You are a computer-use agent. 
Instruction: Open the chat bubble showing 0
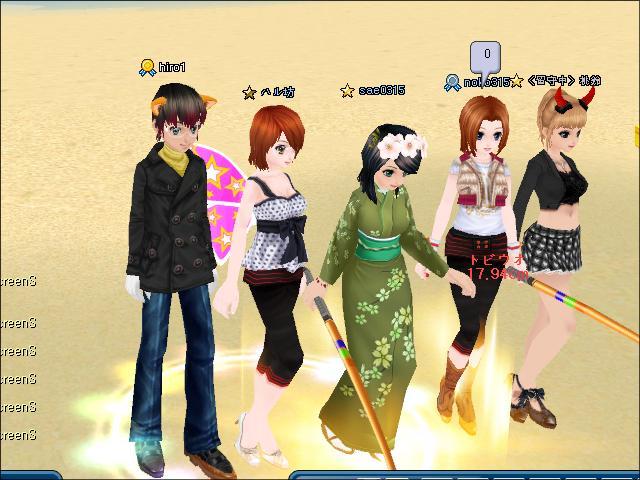[x=486, y=54]
